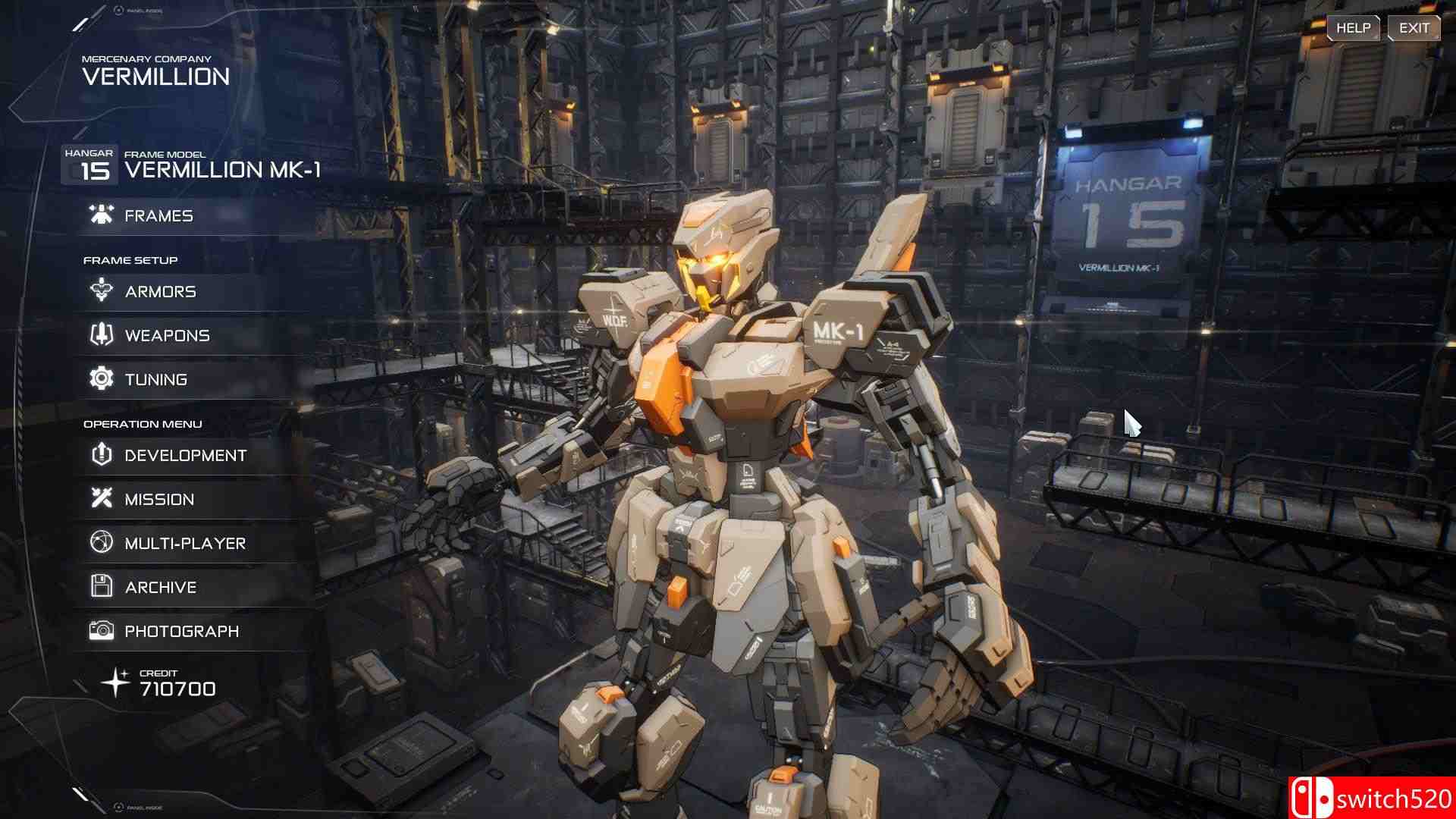Open MISSION from the Operation Menu

(x=159, y=498)
